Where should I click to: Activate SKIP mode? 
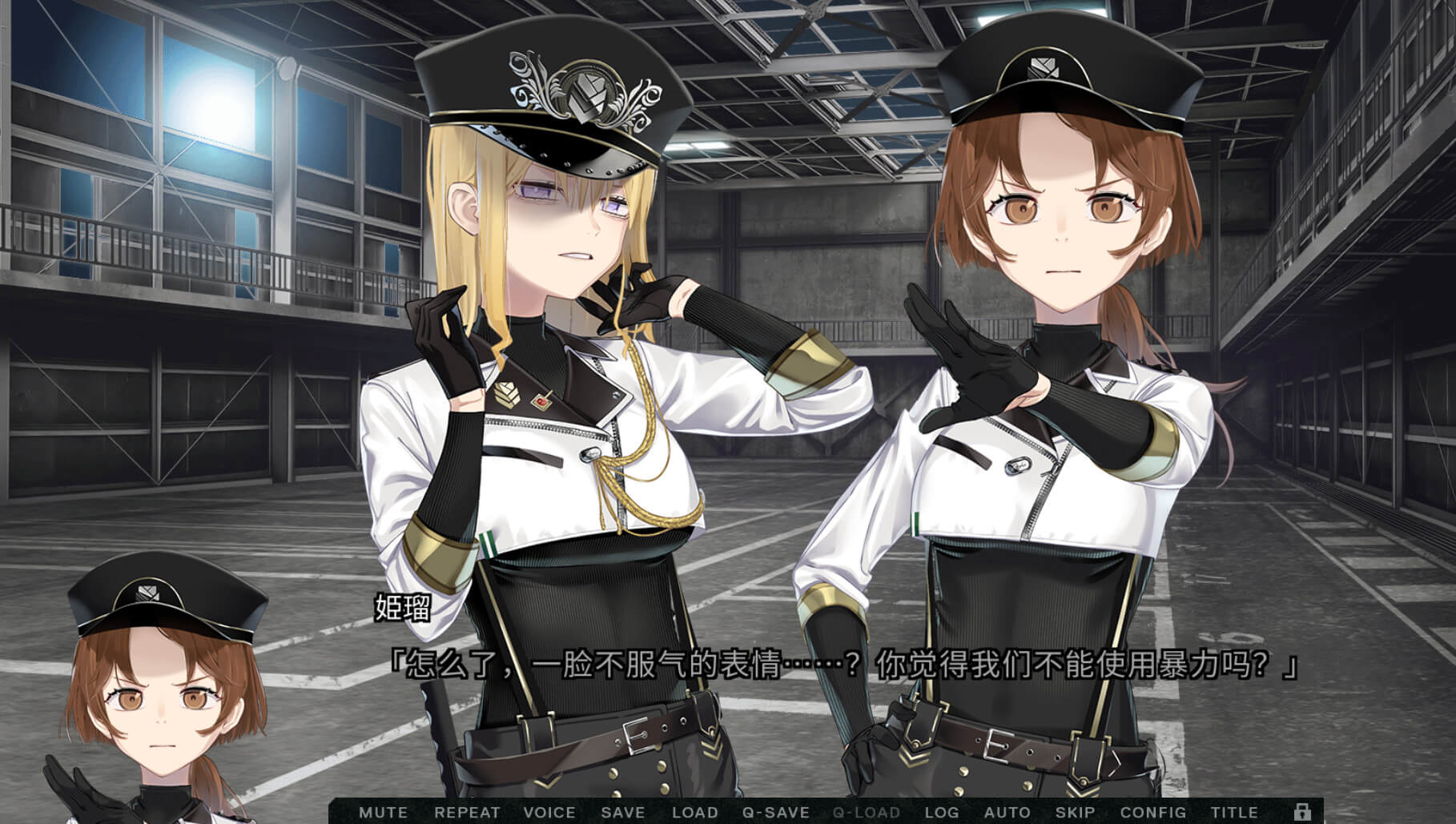[x=1075, y=812]
